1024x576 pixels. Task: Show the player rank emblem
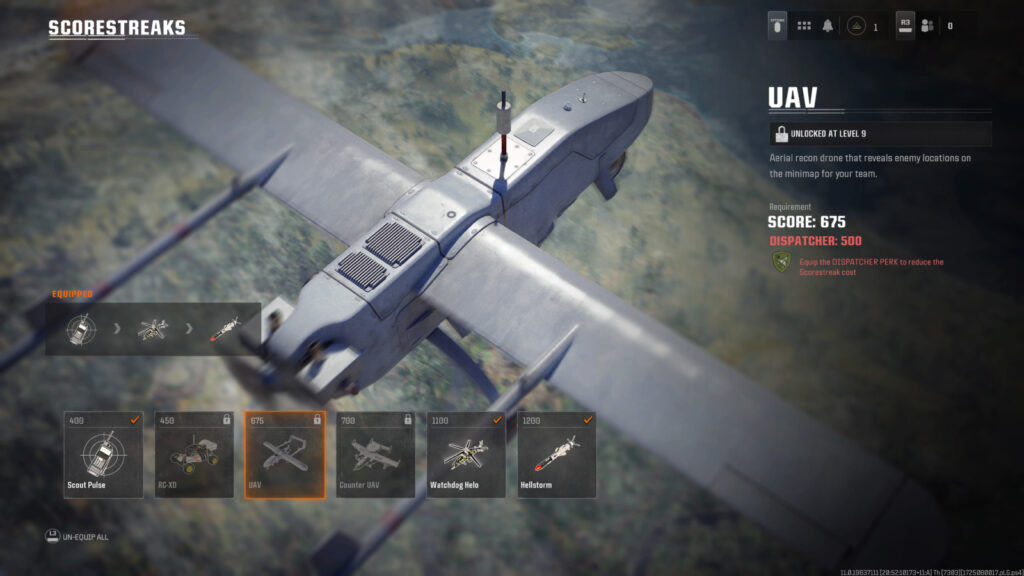coord(857,26)
